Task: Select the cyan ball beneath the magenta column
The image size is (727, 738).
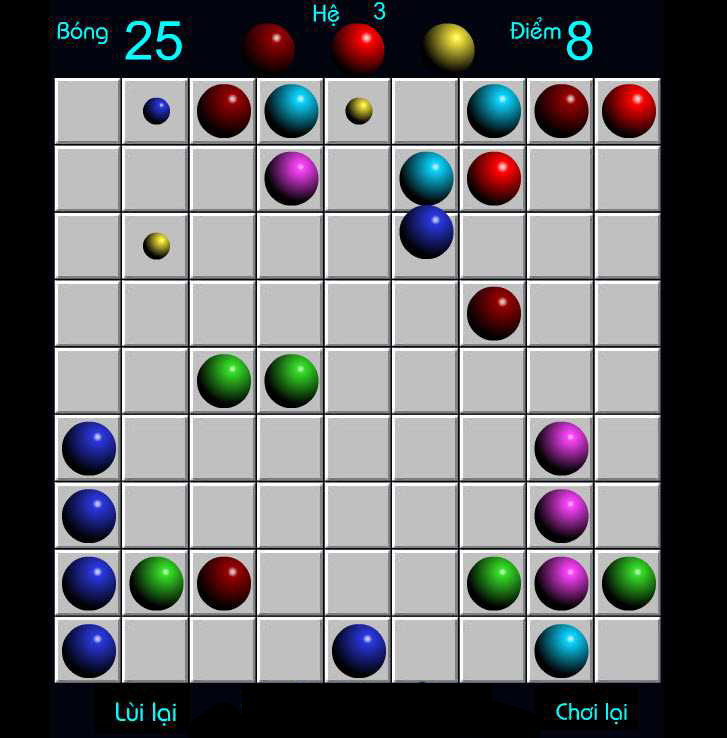Action: tap(561, 650)
